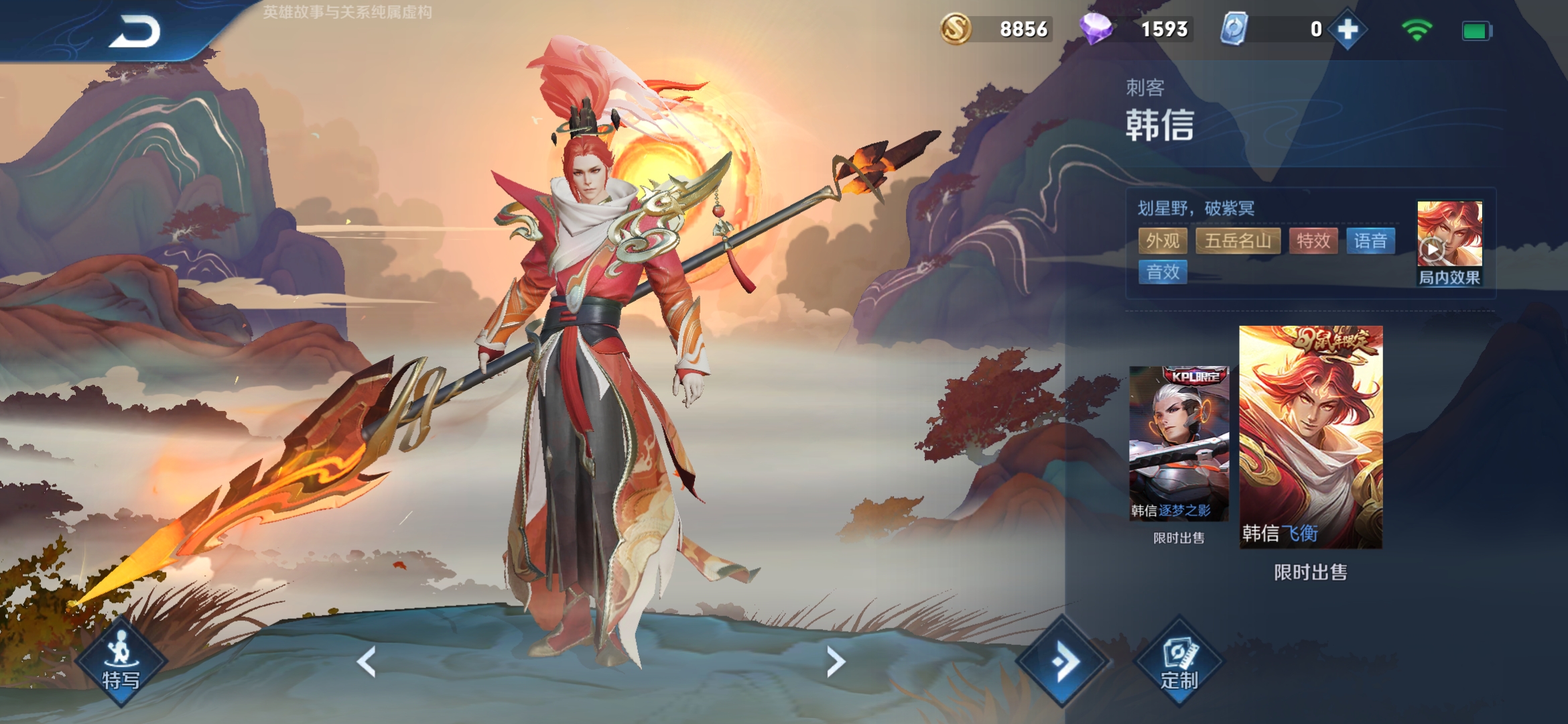Select the 韩信 逐梦之影 skin card
1568x724 pixels.
pyautogui.click(x=1179, y=443)
